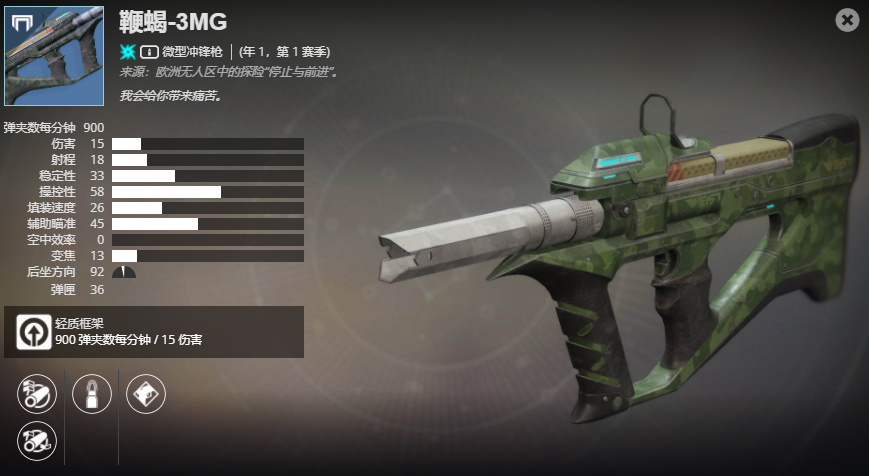Select the bullet magazine perk icon

tap(92, 395)
